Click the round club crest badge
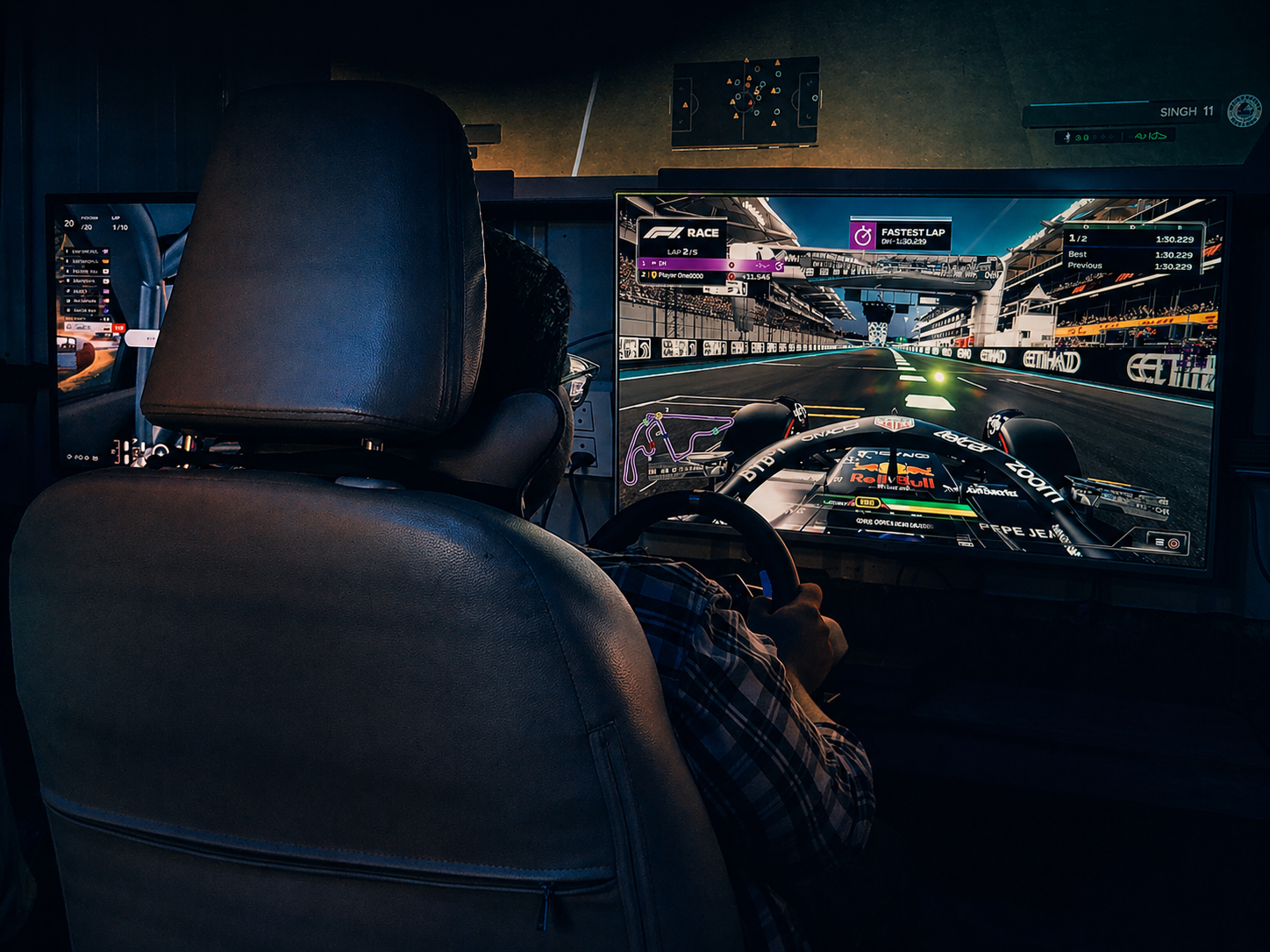 [x=1244, y=111]
